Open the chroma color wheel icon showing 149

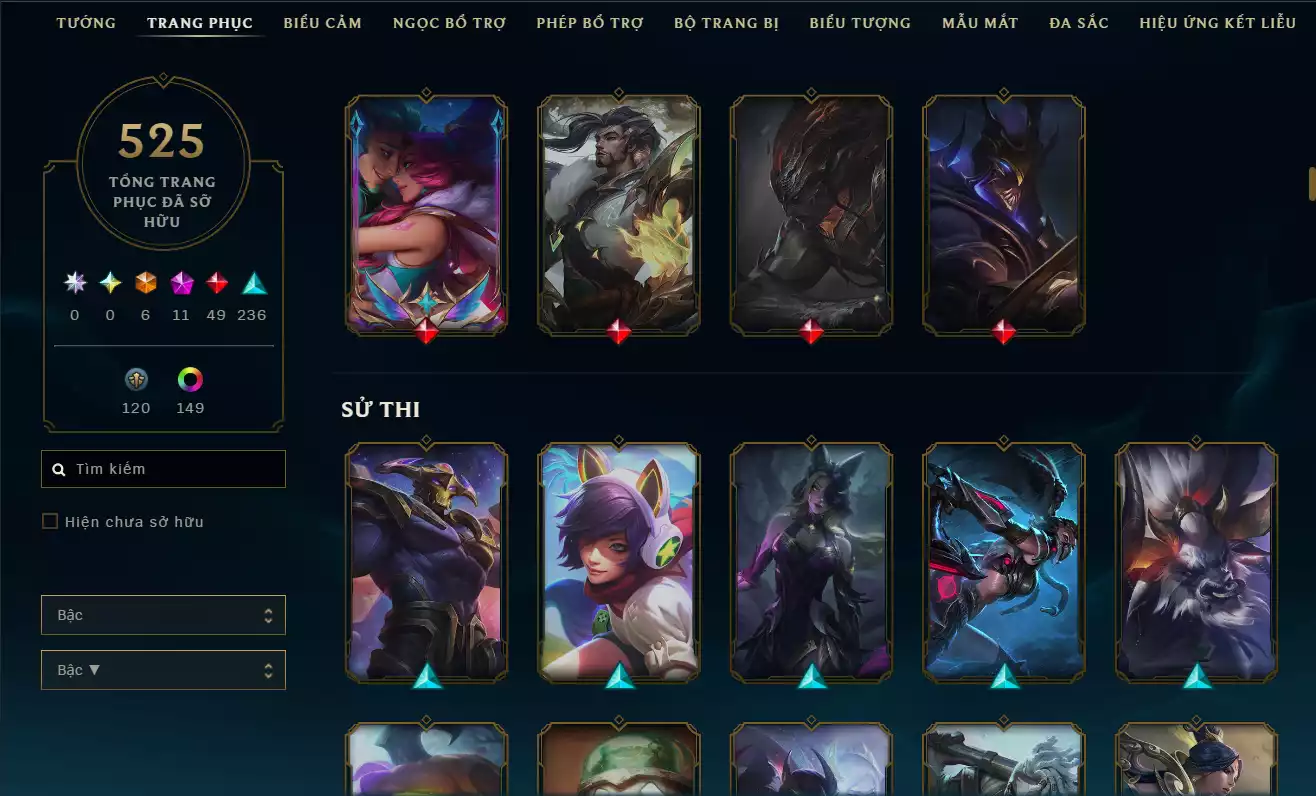point(189,379)
